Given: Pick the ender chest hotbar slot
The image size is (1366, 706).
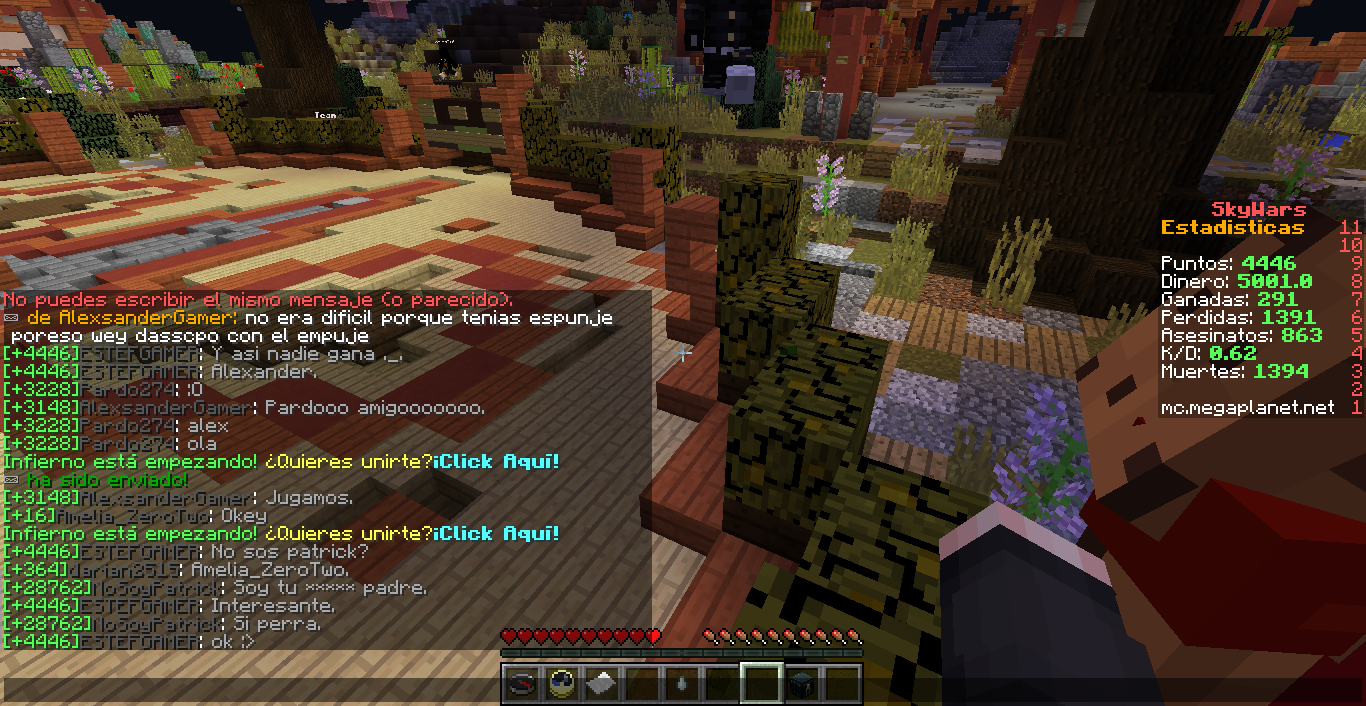Looking at the screenshot, I should tap(801, 684).
